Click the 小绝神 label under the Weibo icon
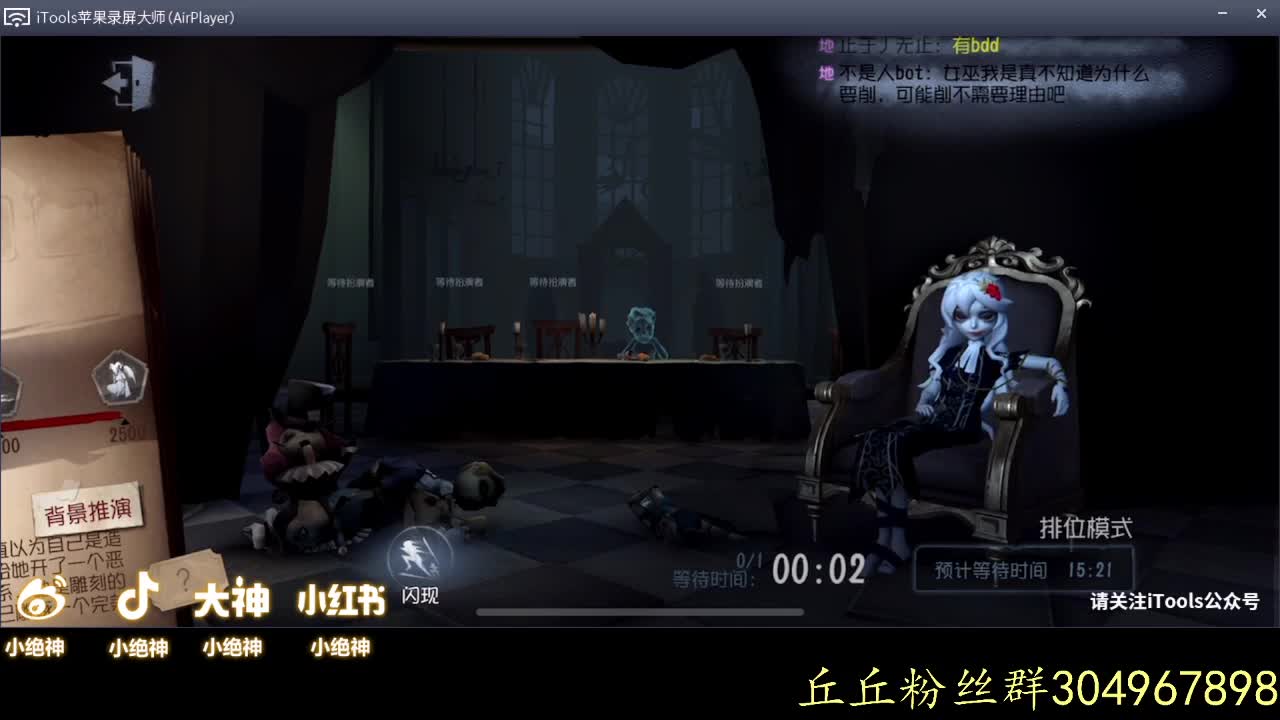This screenshot has width=1280, height=720. tap(35, 648)
